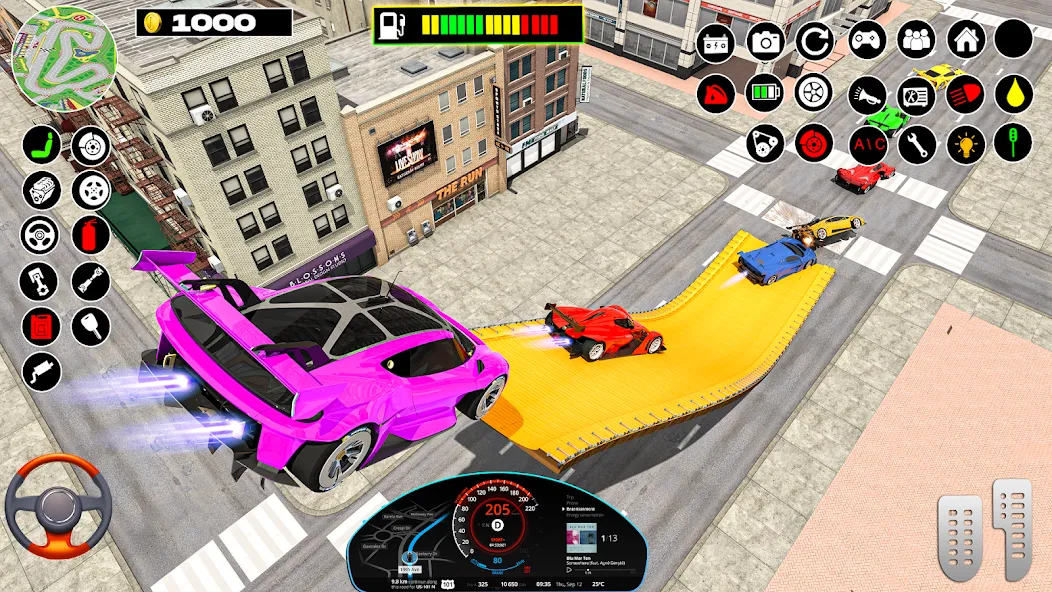Screen dimensions: 1052x592
Task: Turn on the yellow light bulb icon
Action: pos(966,145)
